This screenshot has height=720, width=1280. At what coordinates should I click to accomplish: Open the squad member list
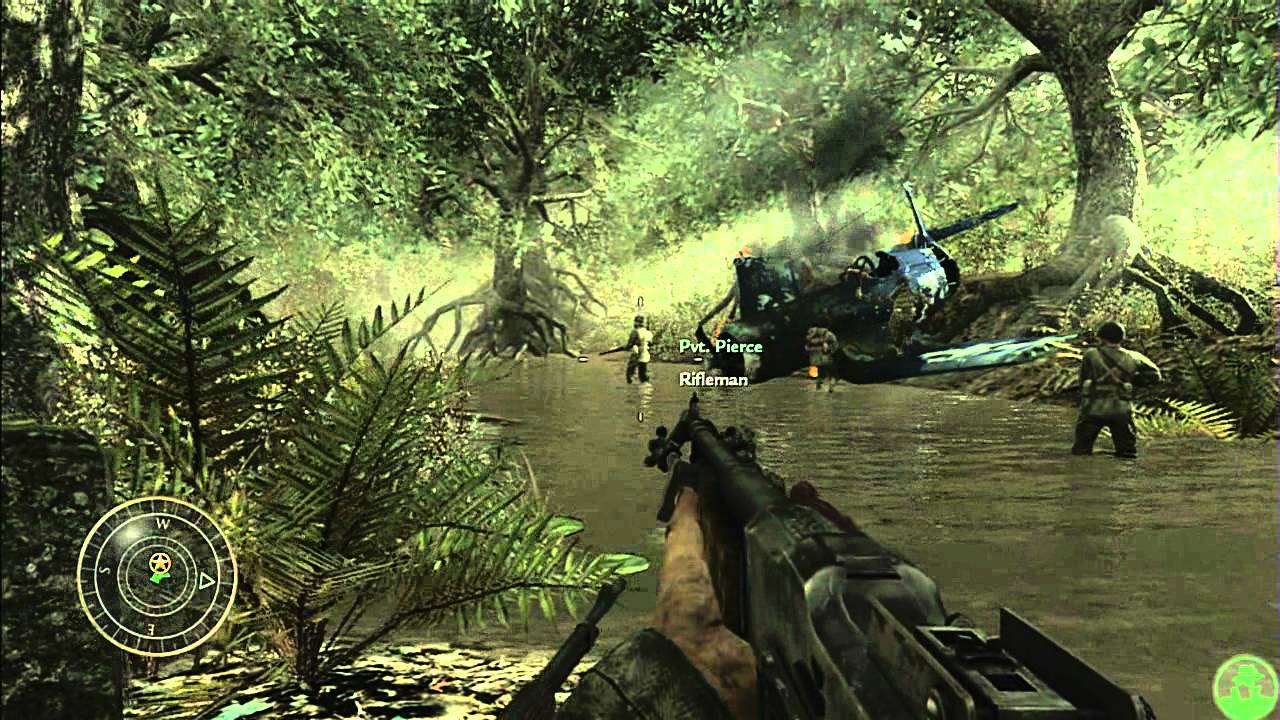[x=720, y=360]
